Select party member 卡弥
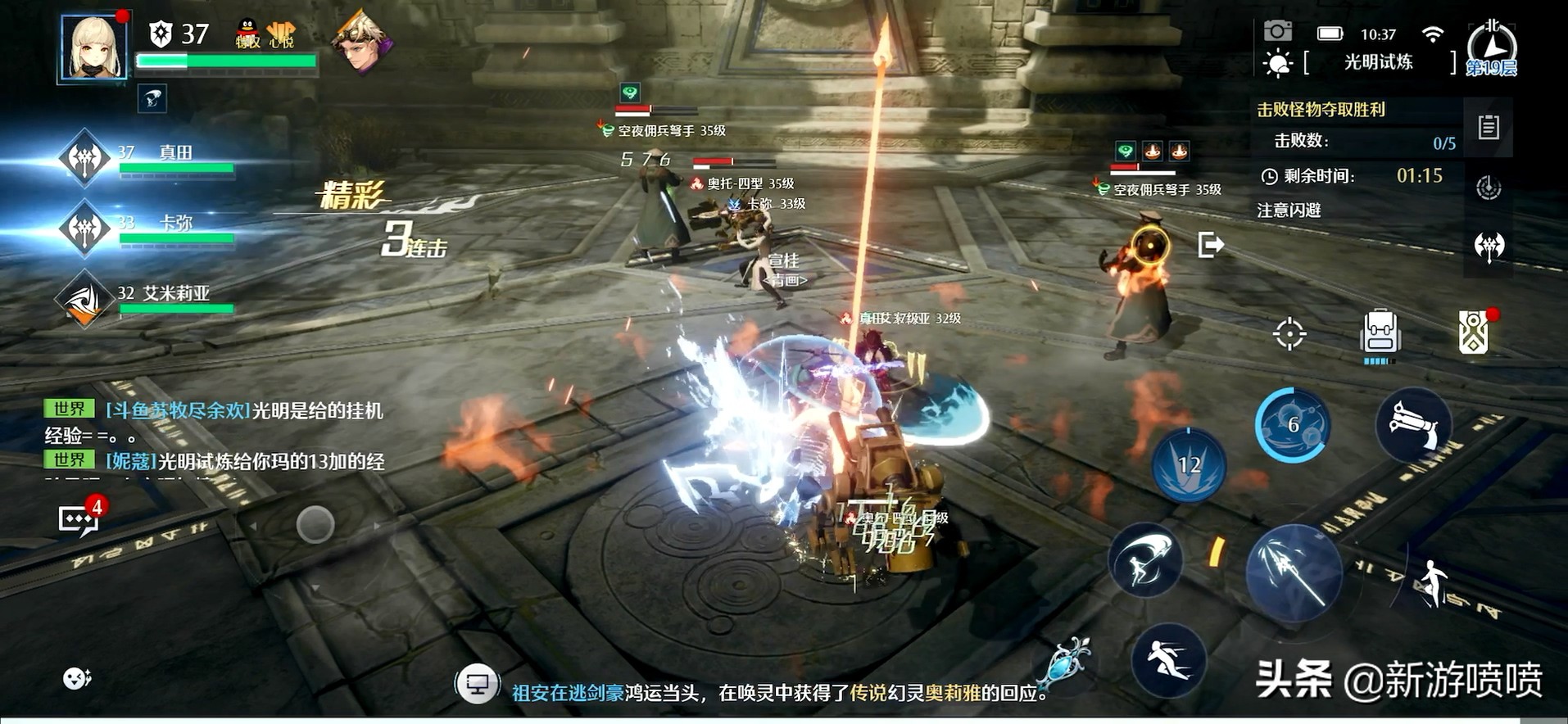The image size is (1568, 724). point(85,229)
